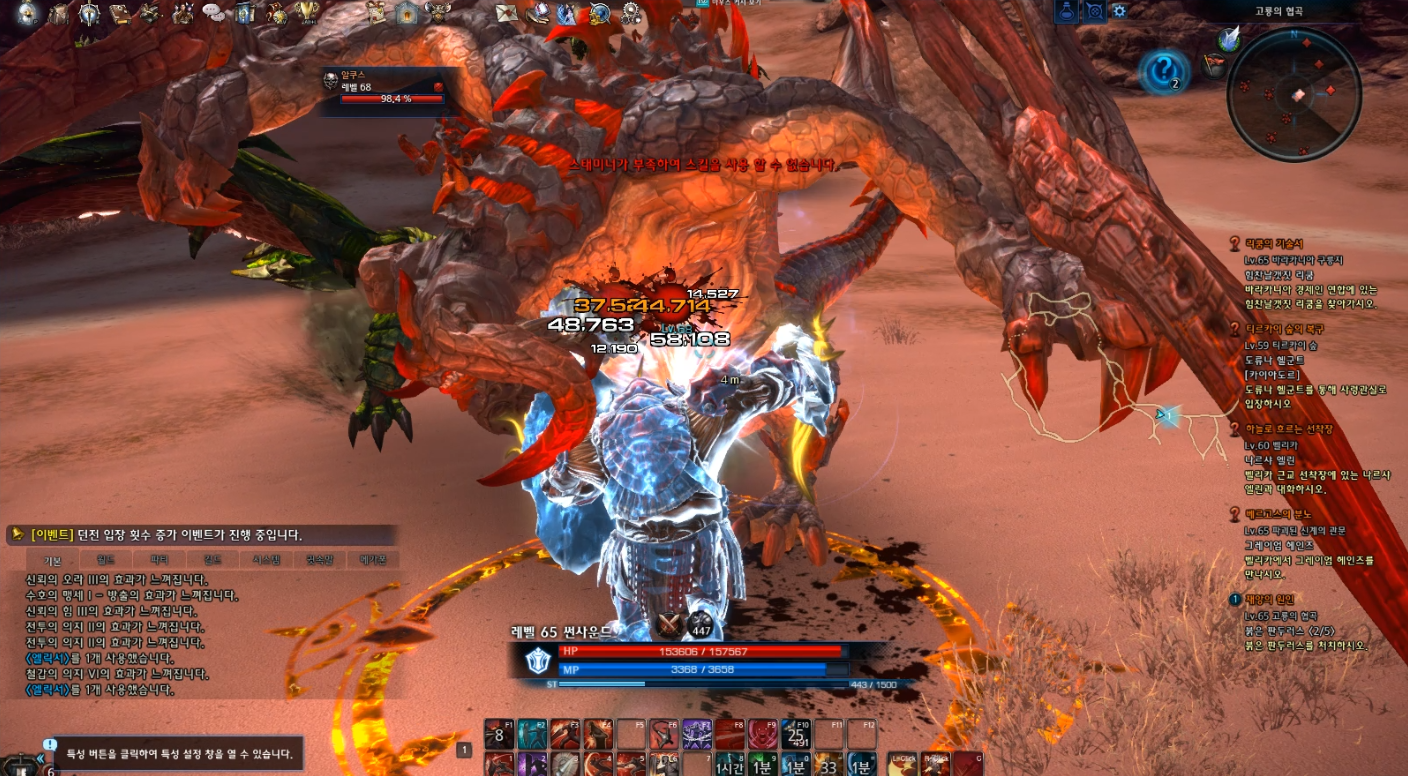This screenshot has height=776, width=1408.
Task: Click the circular minimap
Action: (x=1294, y=94)
